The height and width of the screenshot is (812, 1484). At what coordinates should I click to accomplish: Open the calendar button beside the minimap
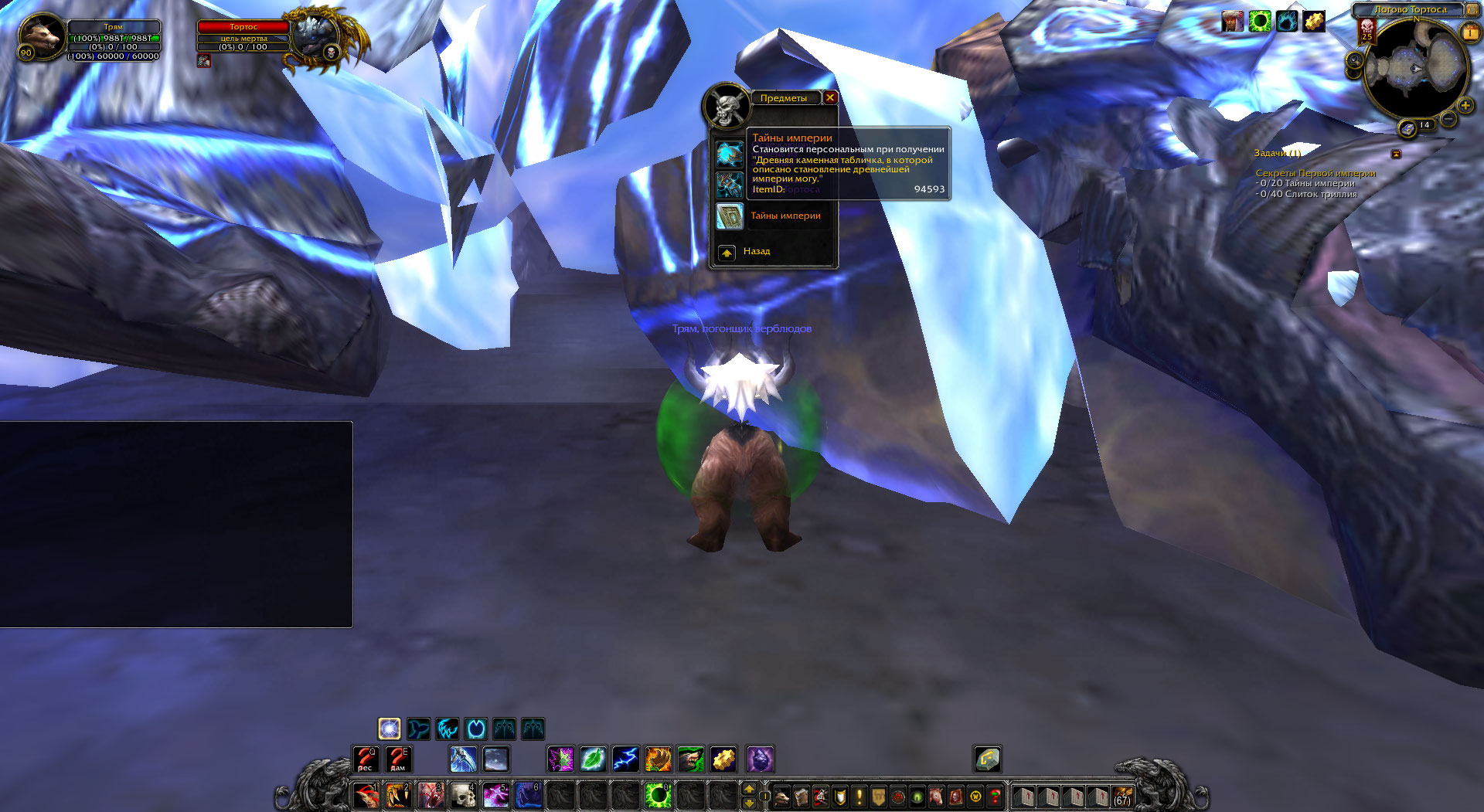[1469, 32]
